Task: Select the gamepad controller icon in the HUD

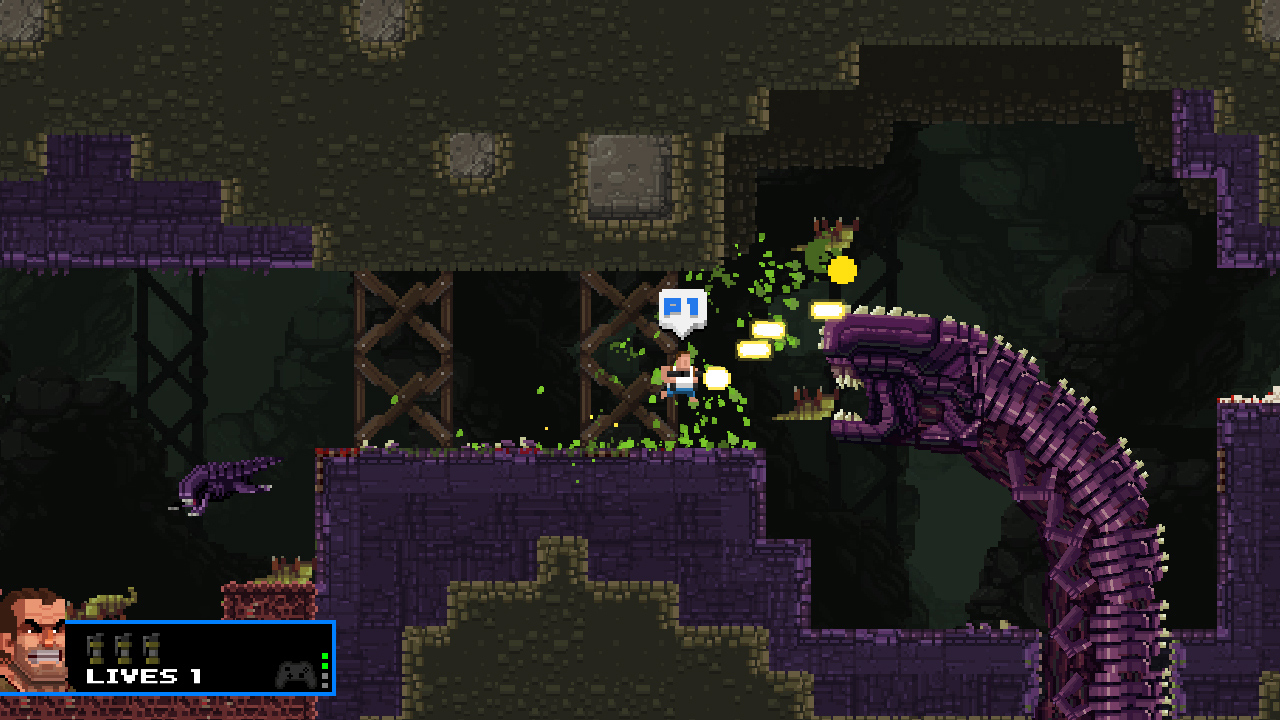Action: (x=295, y=676)
